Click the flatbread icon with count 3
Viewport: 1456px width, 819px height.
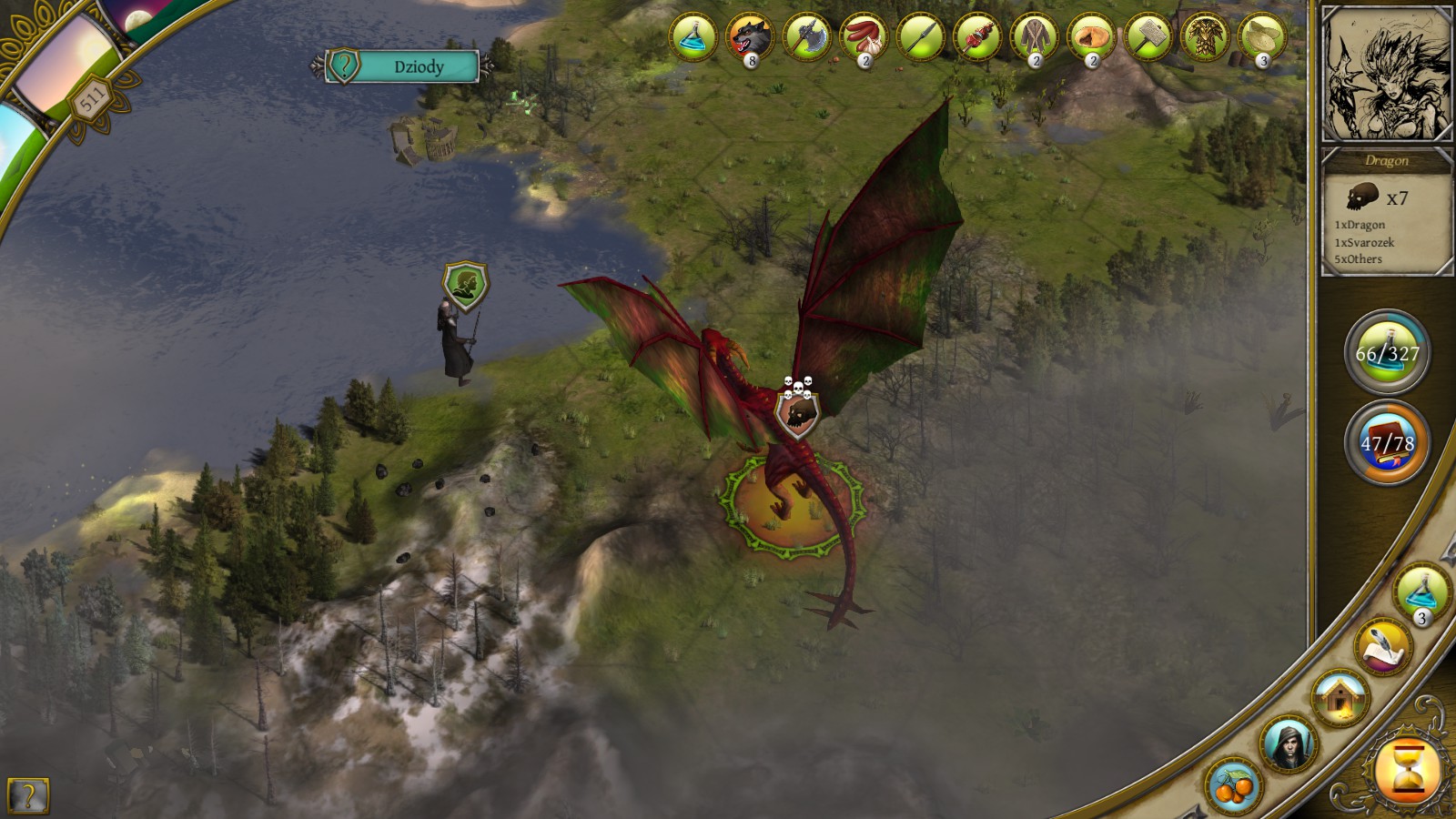click(x=1261, y=38)
